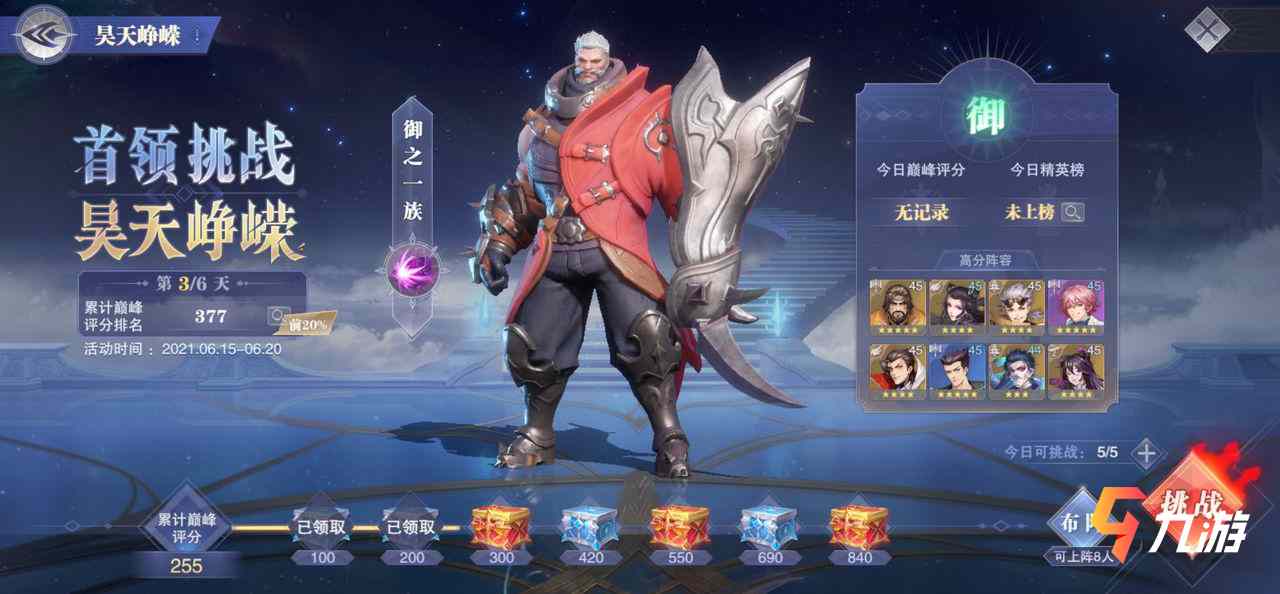This screenshot has height=594, width=1280.
Task: Close the boss challenge screen
Action: tap(1206, 30)
